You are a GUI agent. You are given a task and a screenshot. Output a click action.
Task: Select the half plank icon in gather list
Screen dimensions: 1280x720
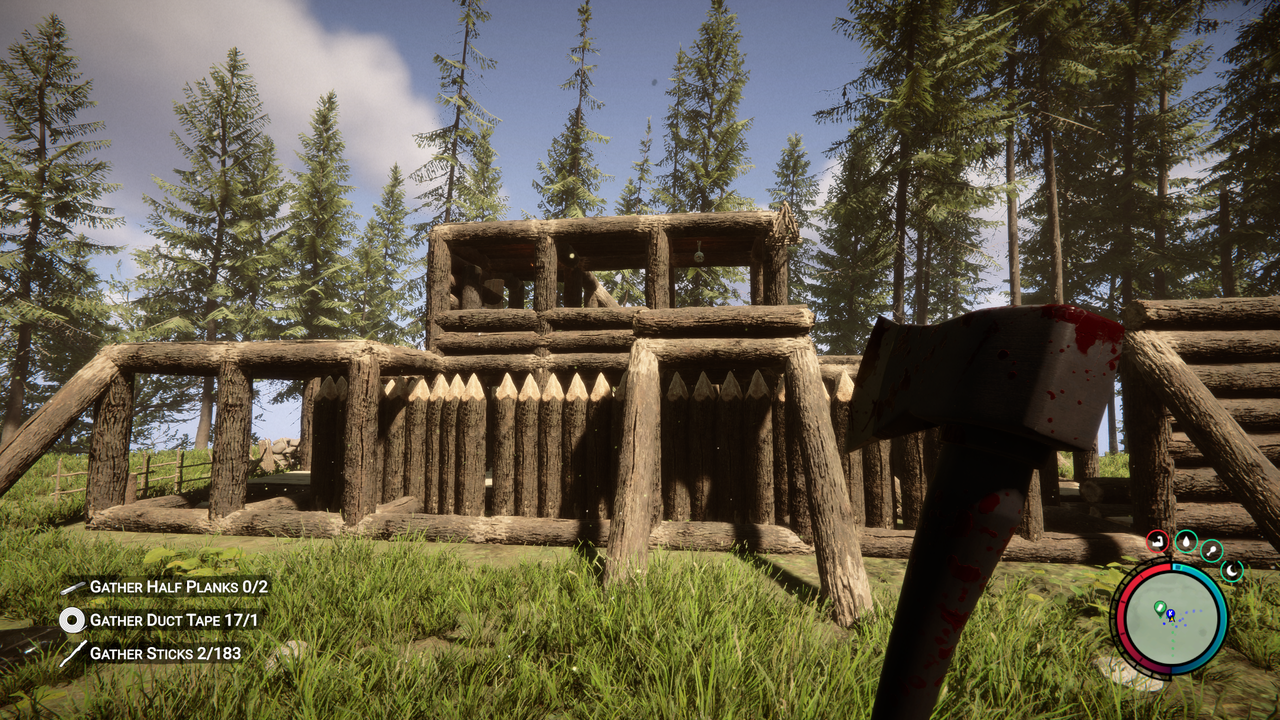point(73,587)
